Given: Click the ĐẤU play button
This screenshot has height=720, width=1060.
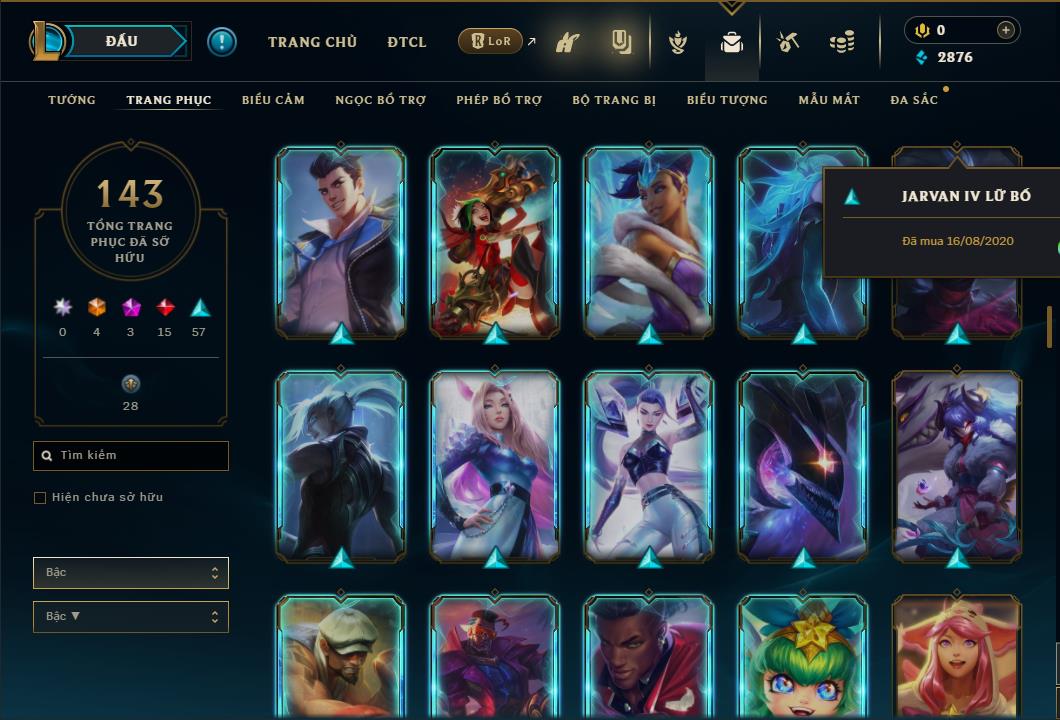Looking at the screenshot, I should [122, 41].
